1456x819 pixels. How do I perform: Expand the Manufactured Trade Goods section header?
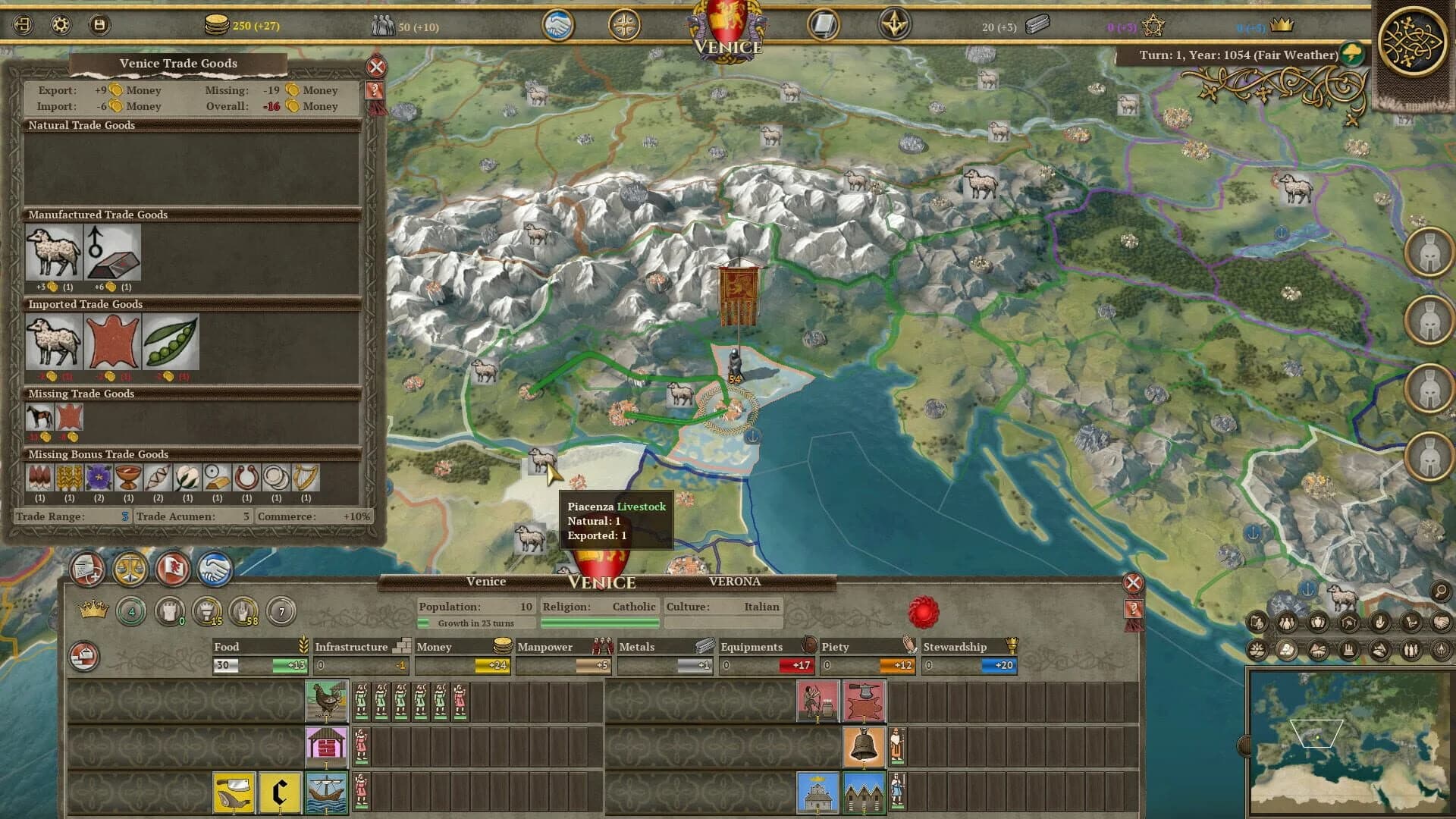[98, 215]
